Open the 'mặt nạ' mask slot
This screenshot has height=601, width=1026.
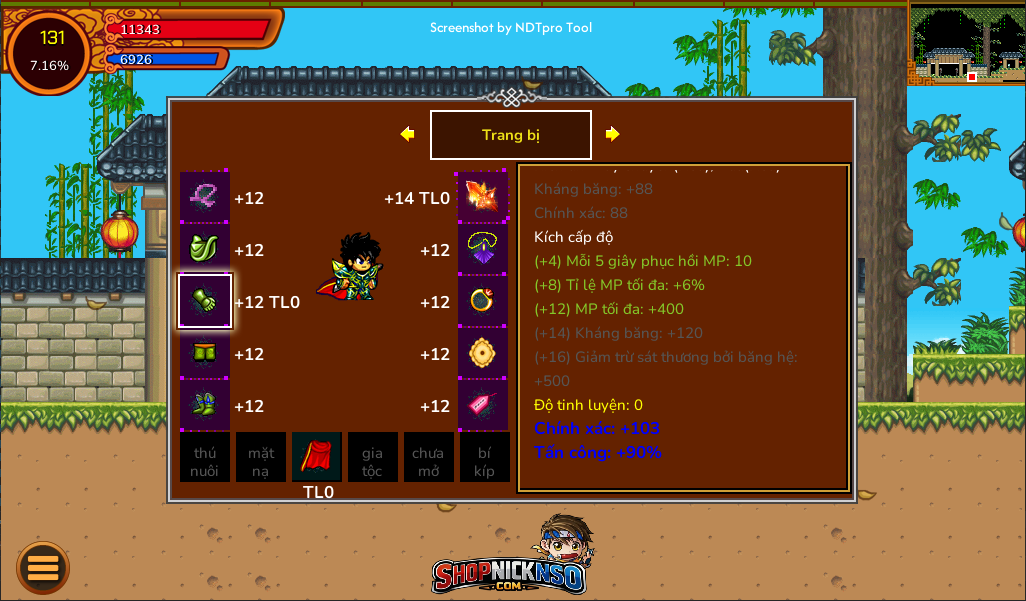click(261, 457)
